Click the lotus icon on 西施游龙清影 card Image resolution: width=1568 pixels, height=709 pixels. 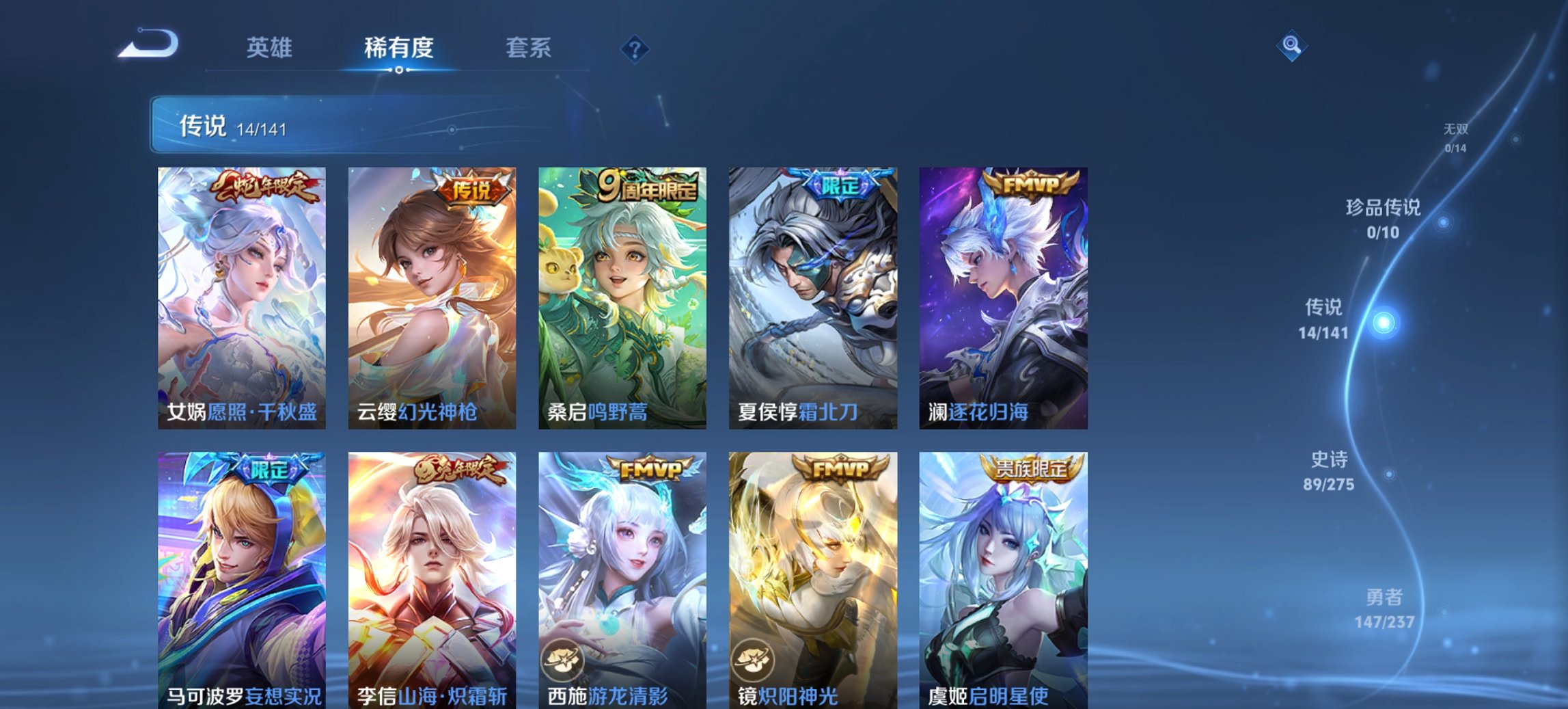coord(562,658)
